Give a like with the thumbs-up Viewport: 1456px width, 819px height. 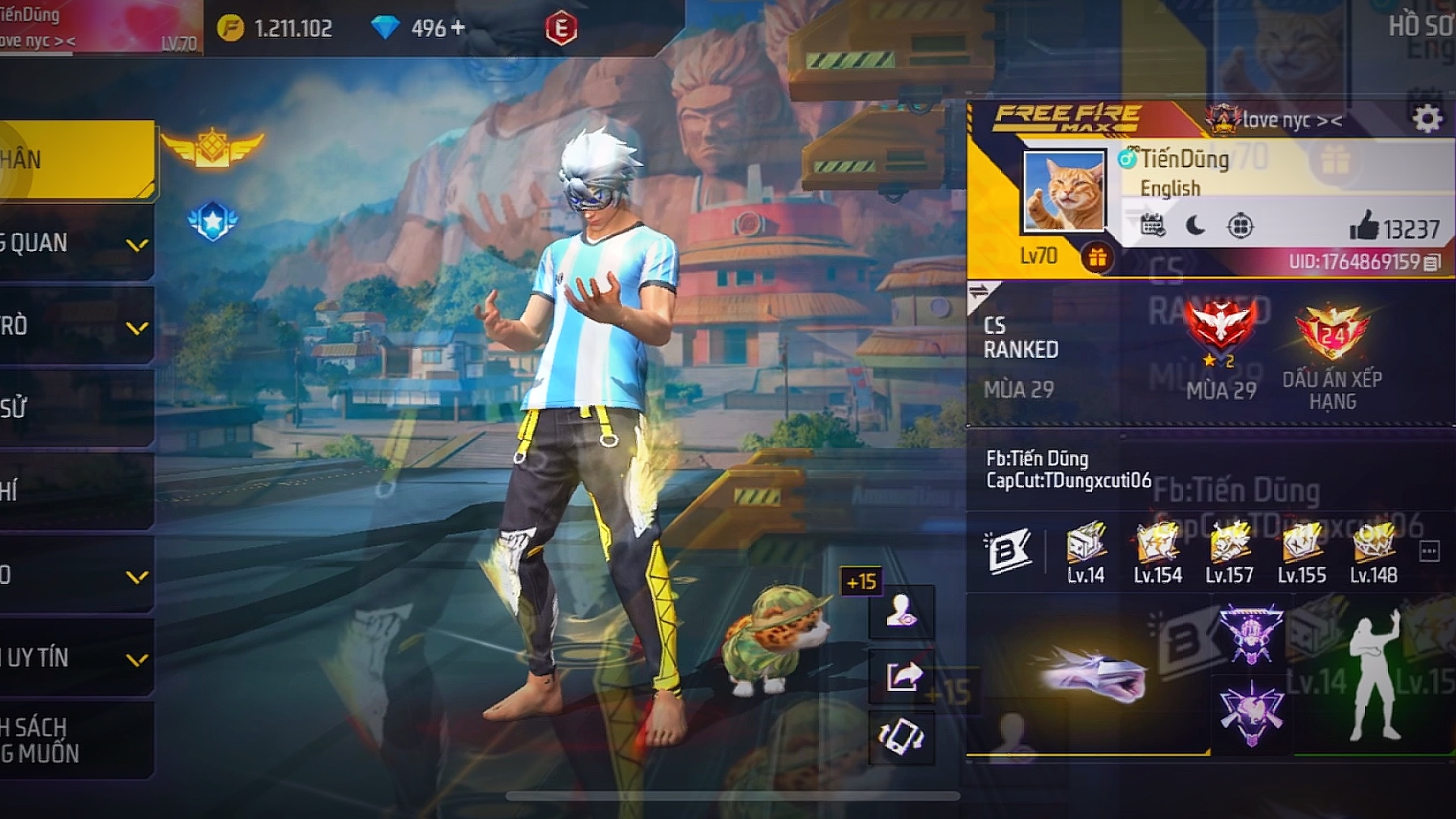tap(1363, 226)
